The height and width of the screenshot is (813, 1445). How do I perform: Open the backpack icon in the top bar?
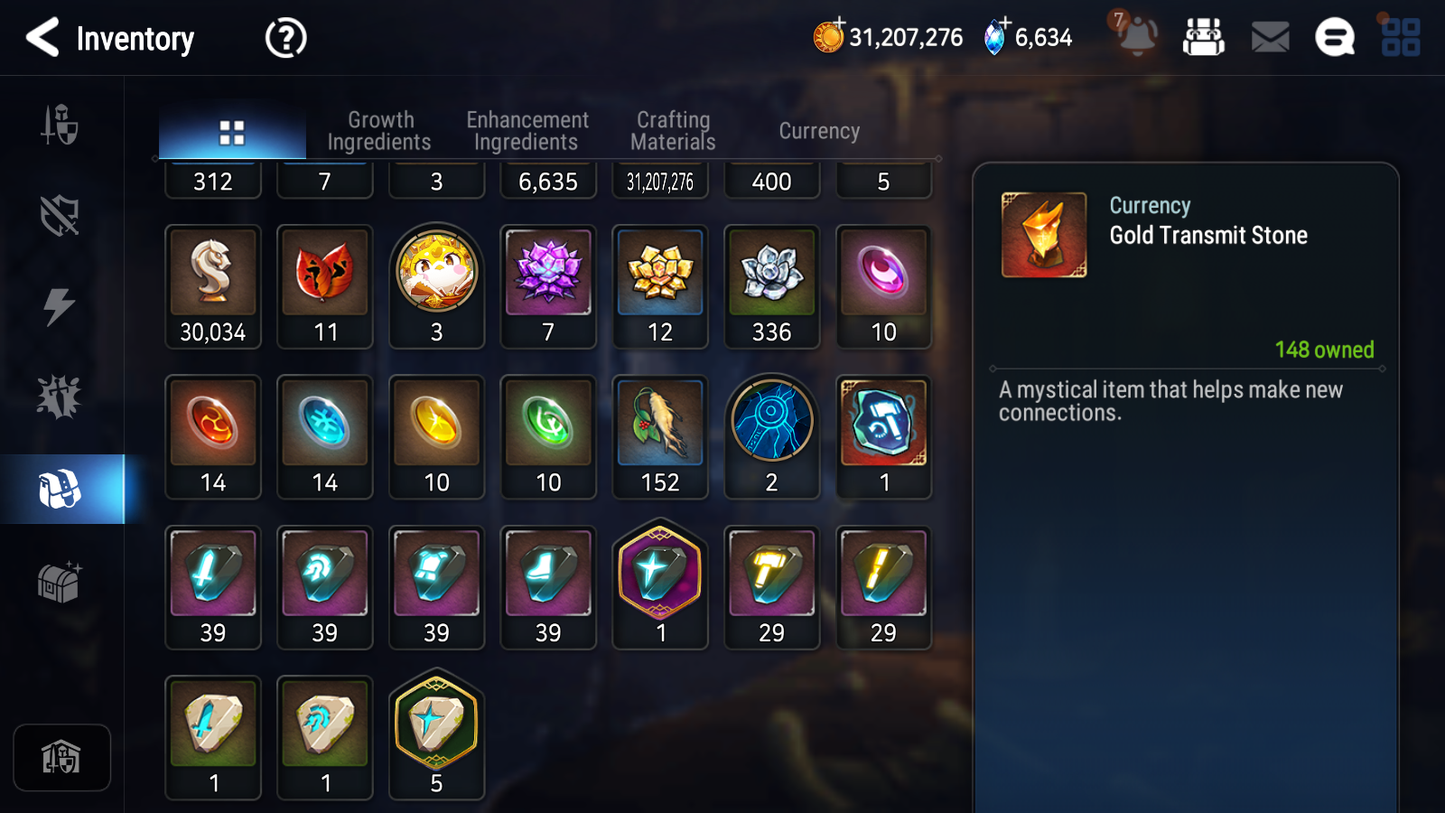1203,37
